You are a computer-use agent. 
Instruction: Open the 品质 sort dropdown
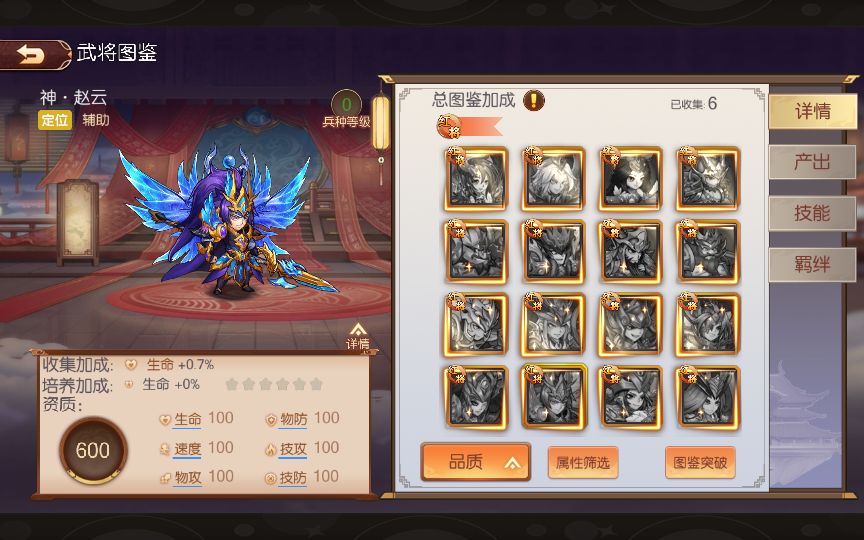pyautogui.click(x=475, y=462)
